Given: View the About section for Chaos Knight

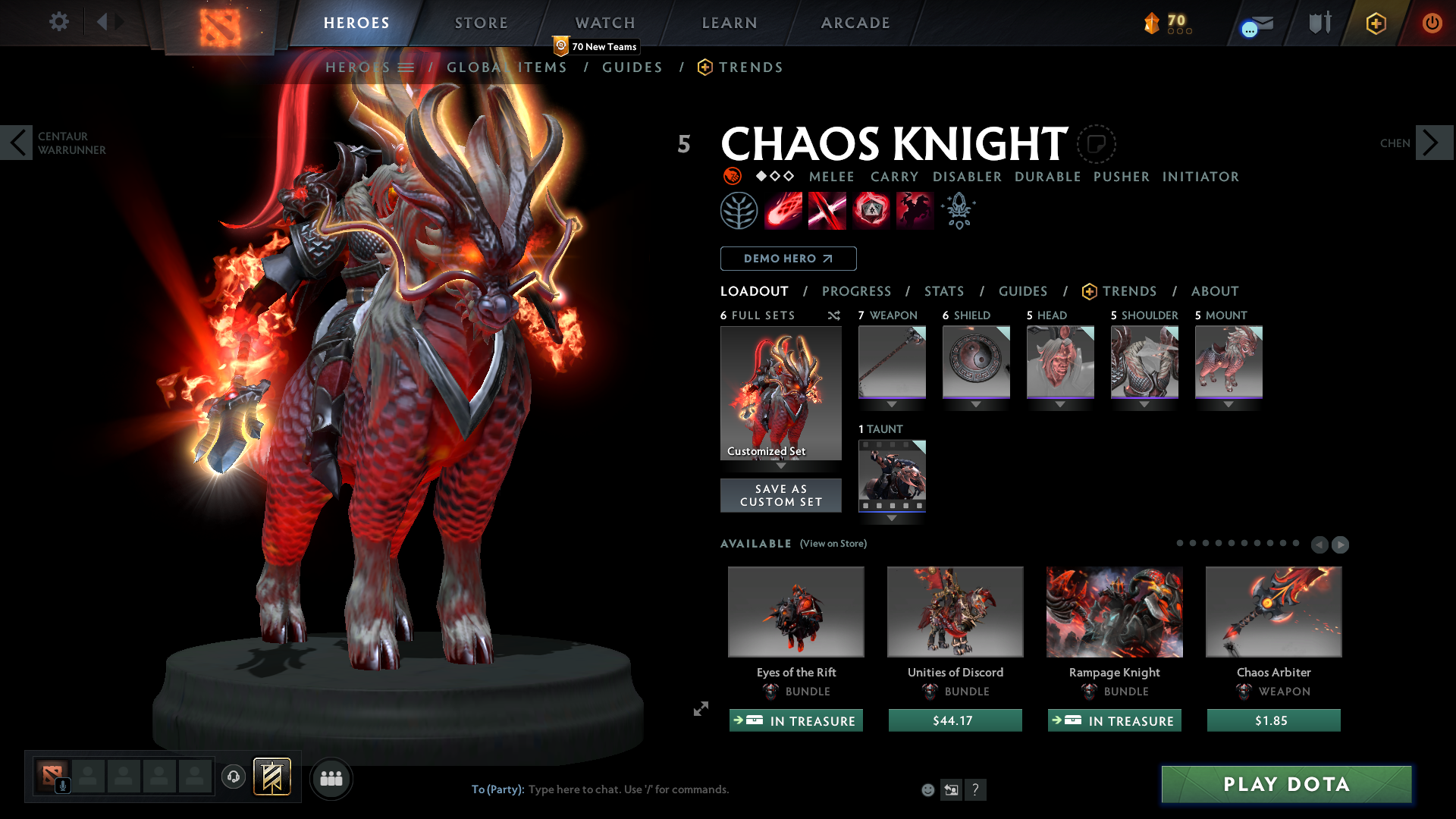Looking at the screenshot, I should click(1214, 291).
